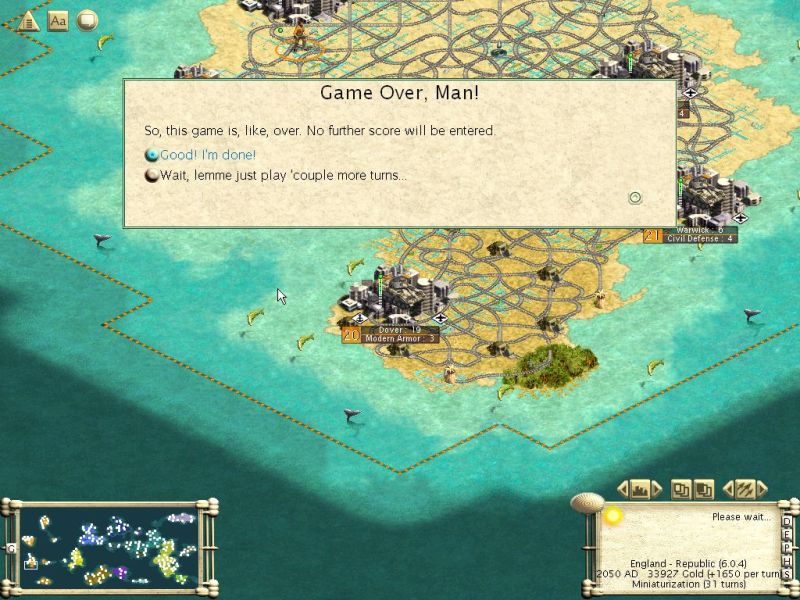Click the dark stacked-squares button
Viewport: 800px width, 600px height.
tap(704, 489)
